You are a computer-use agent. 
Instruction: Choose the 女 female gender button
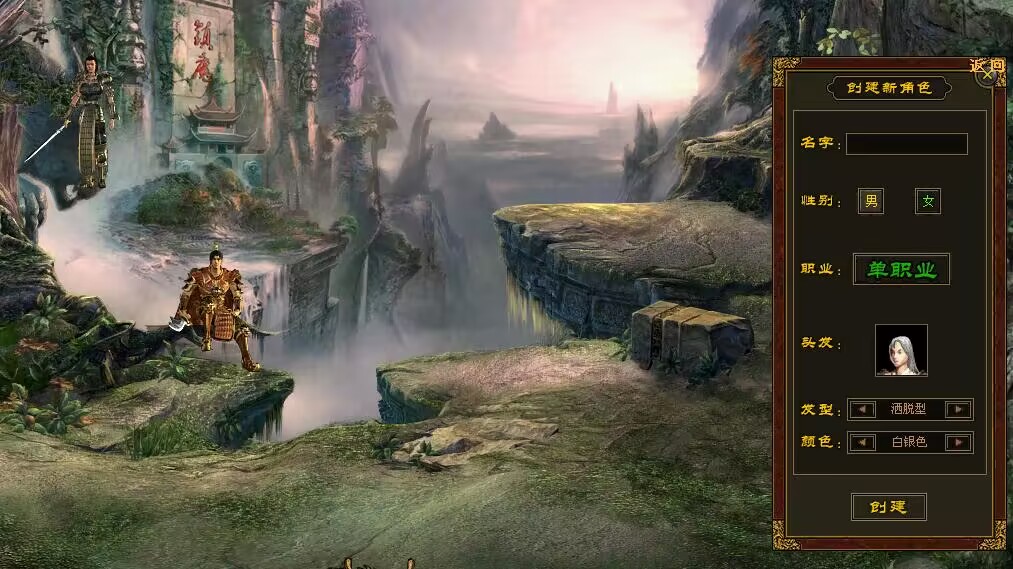(928, 202)
